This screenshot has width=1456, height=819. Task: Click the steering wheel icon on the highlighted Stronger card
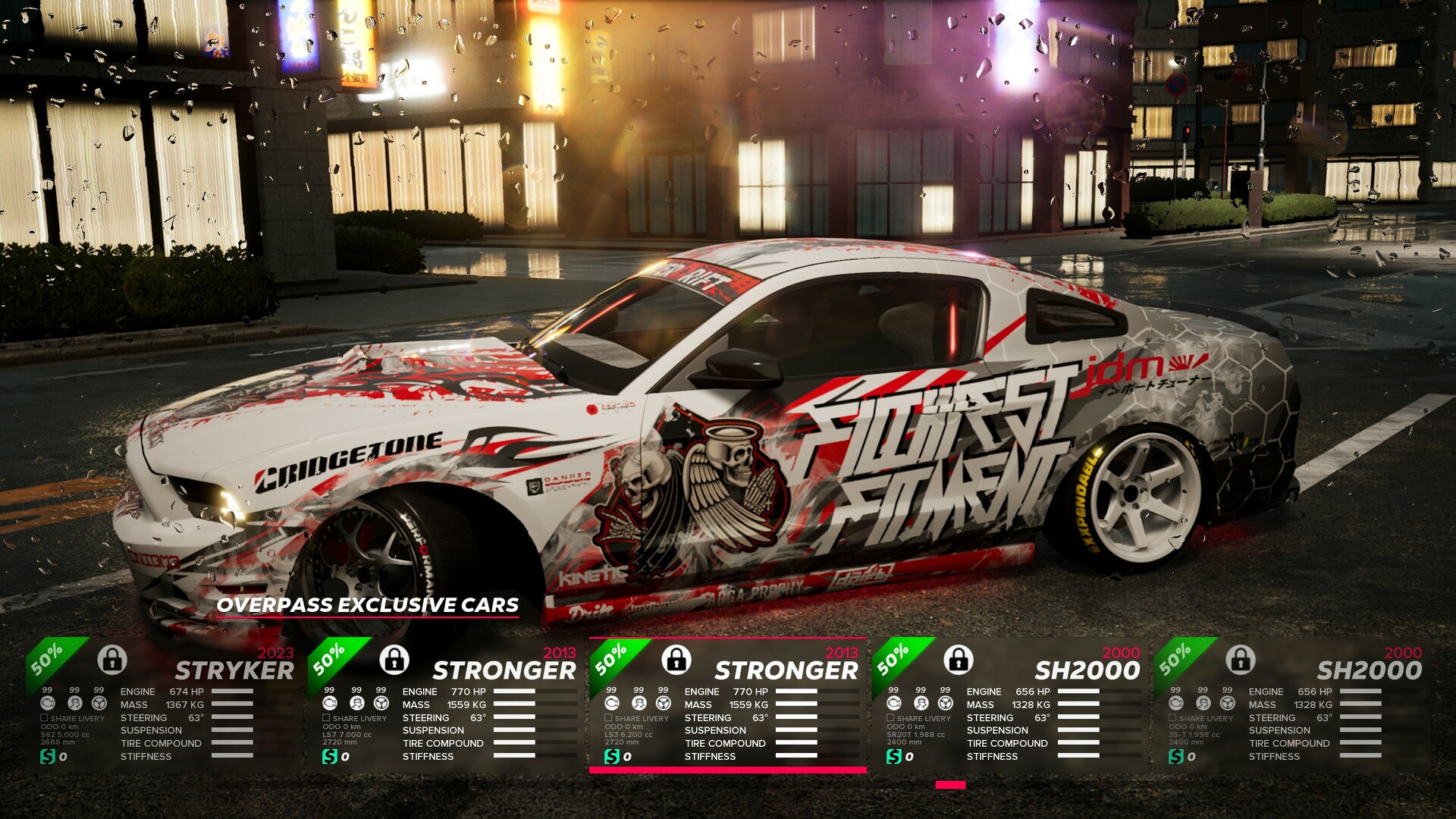[x=662, y=701]
